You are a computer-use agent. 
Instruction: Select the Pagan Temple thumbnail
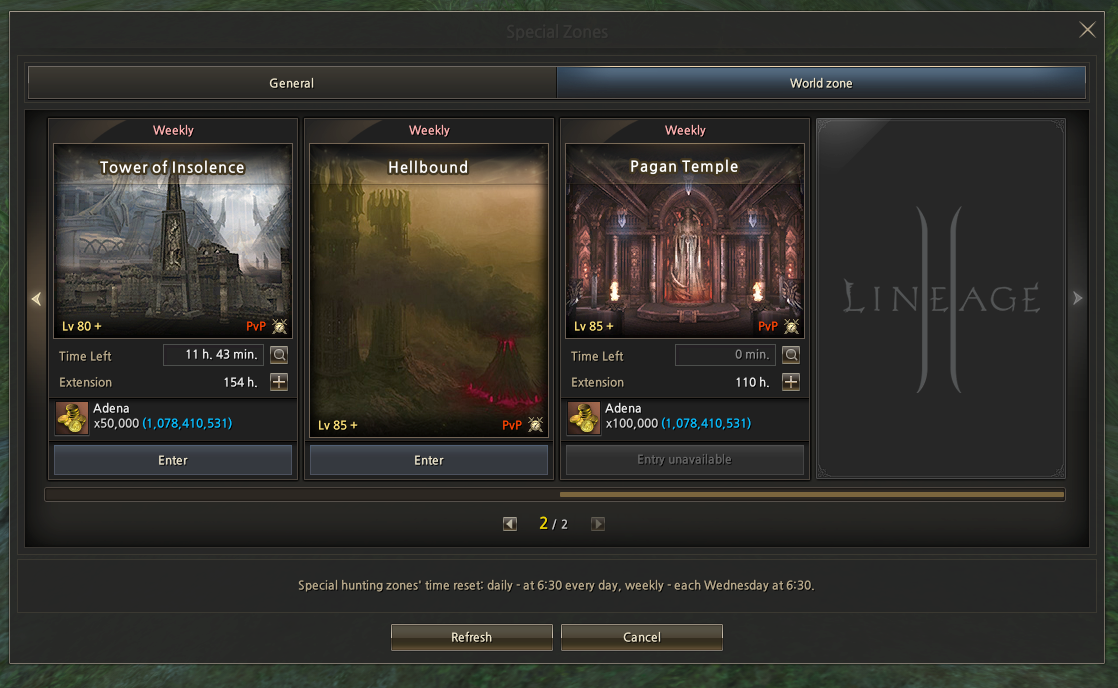point(685,240)
